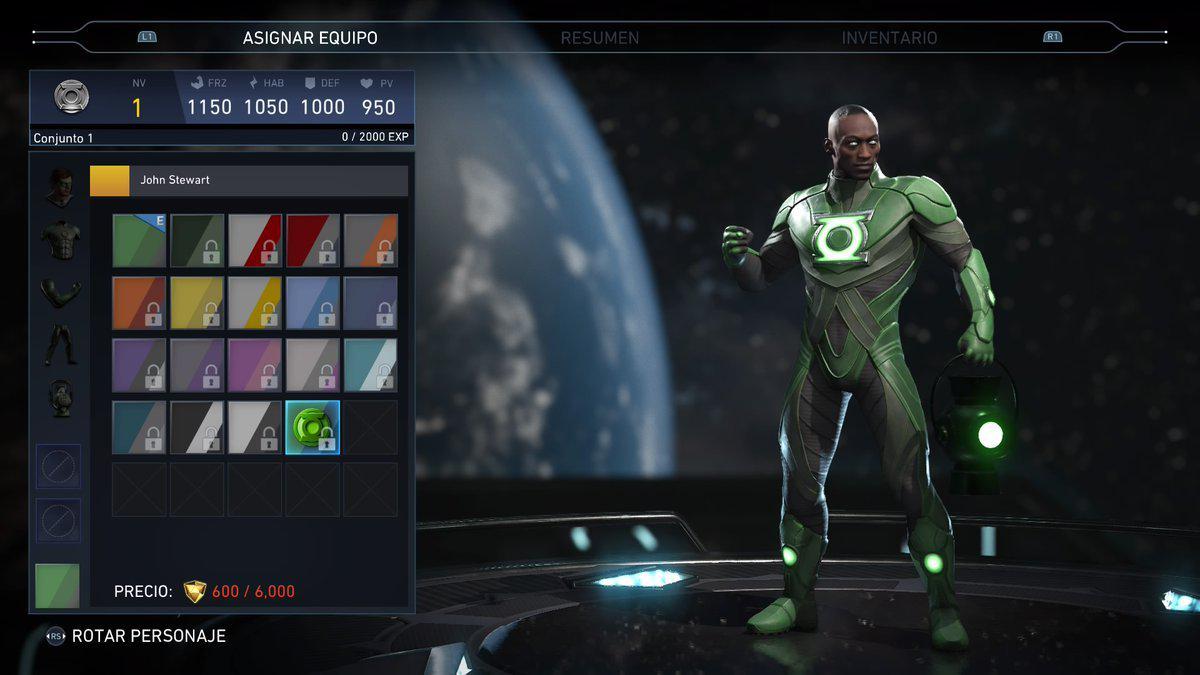Click the green shader slot at panel bottom
This screenshot has width=1200, height=675.
[57, 586]
